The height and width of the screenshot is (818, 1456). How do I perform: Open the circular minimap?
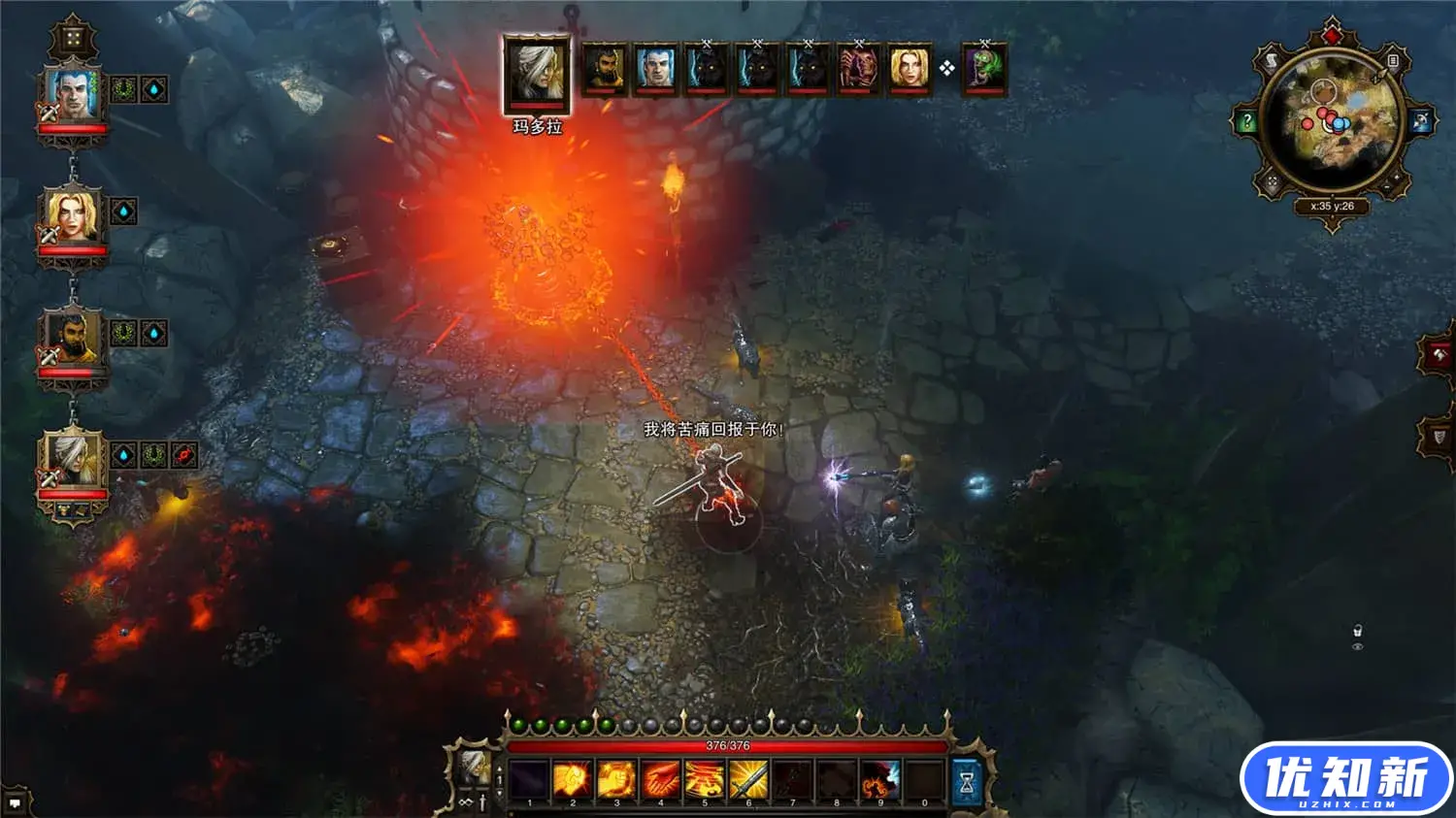[1333, 122]
